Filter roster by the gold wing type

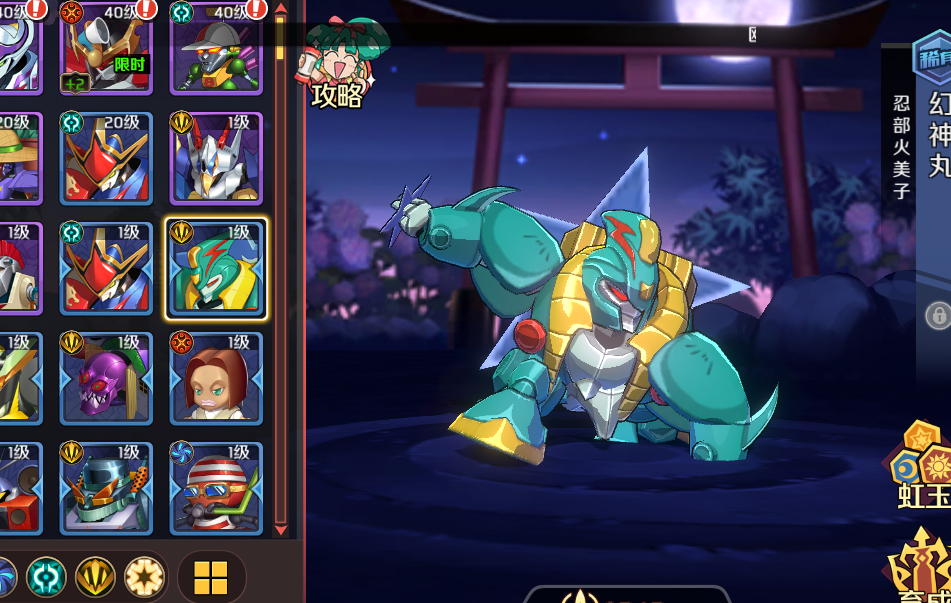coord(95,577)
